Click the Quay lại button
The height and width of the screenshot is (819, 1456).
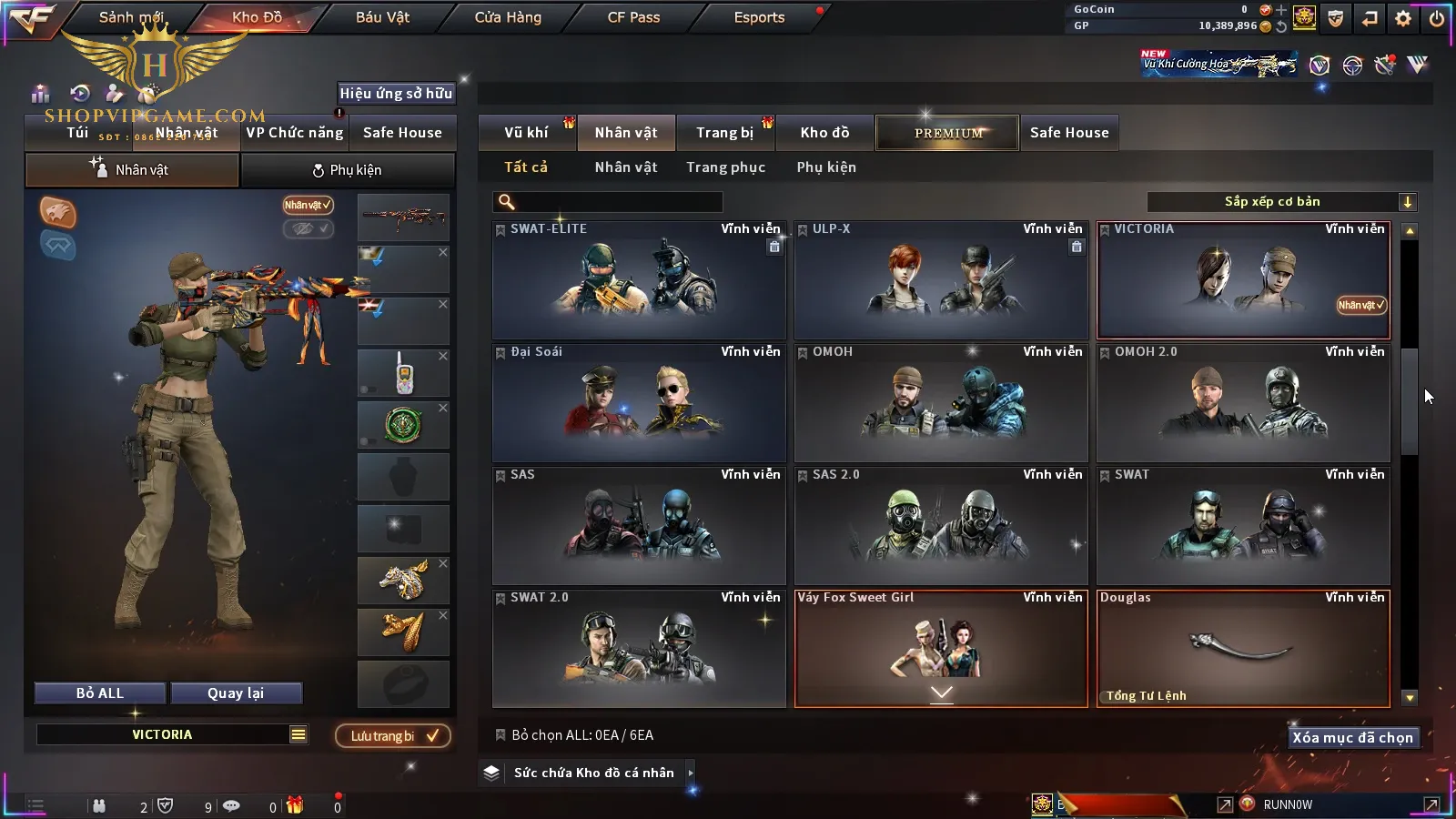236,693
